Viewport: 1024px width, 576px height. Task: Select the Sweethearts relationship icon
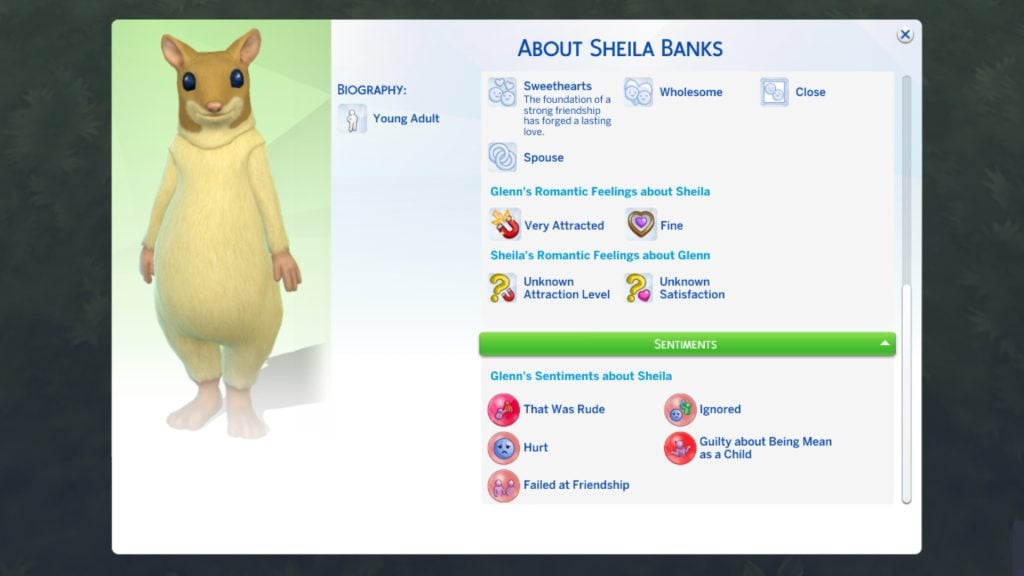[x=503, y=92]
